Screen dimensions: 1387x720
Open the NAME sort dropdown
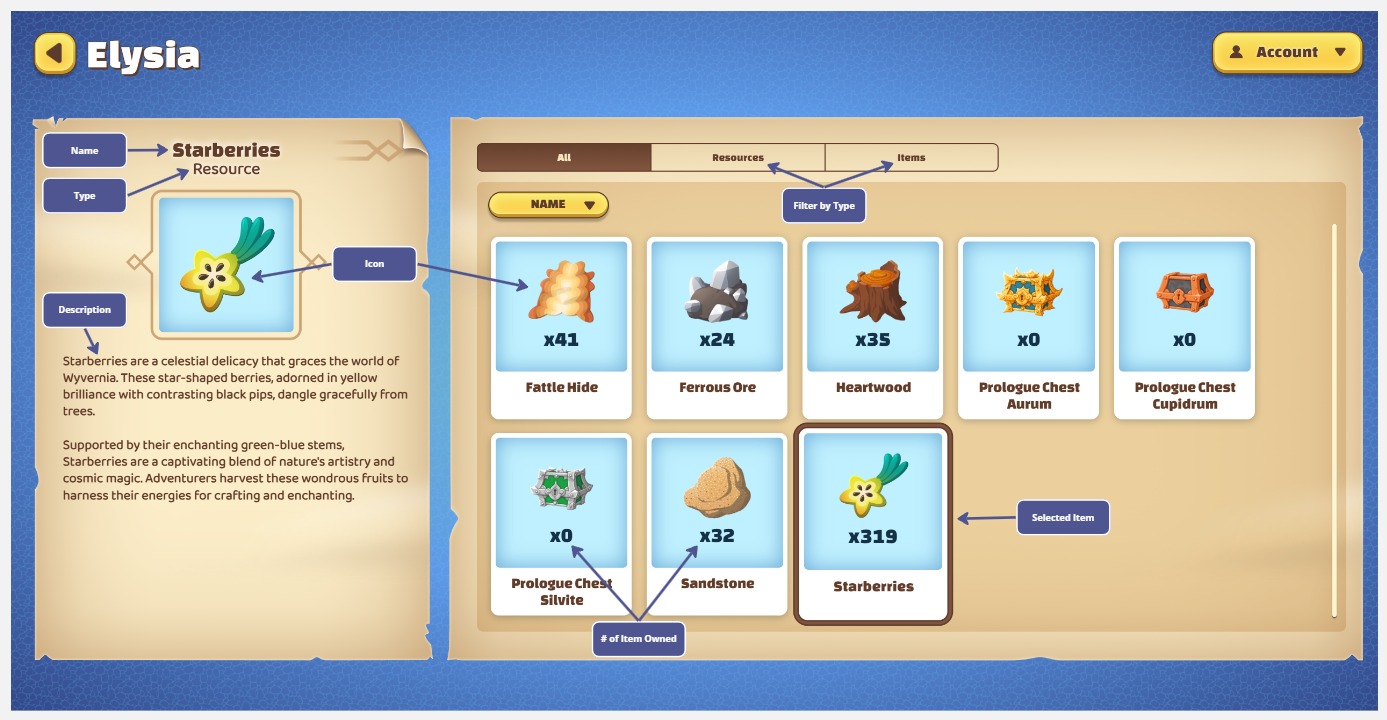tap(548, 205)
